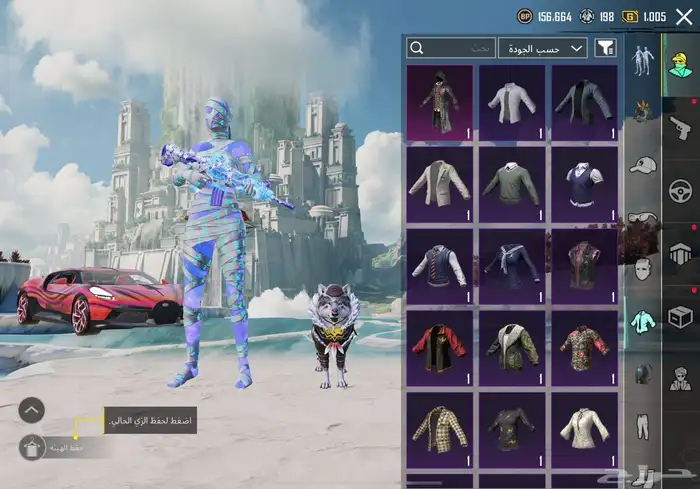Select the white shirt with tie
The height and width of the screenshot is (489, 700).
point(512,102)
